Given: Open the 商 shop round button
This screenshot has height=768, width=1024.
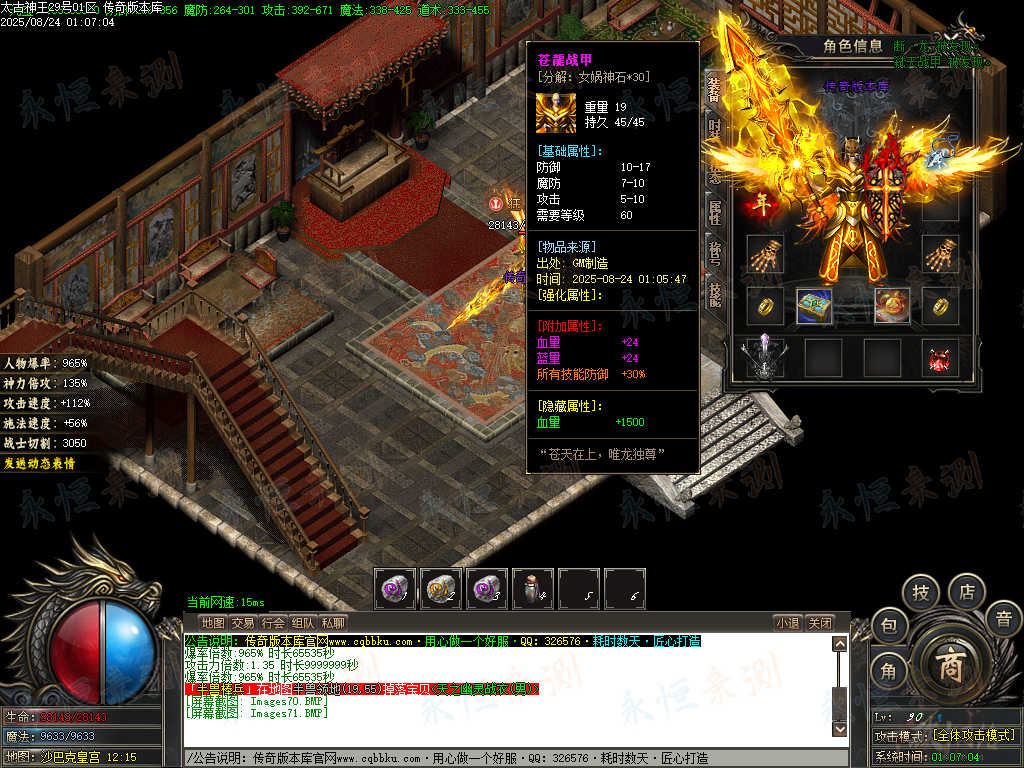Looking at the screenshot, I should [948, 667].
